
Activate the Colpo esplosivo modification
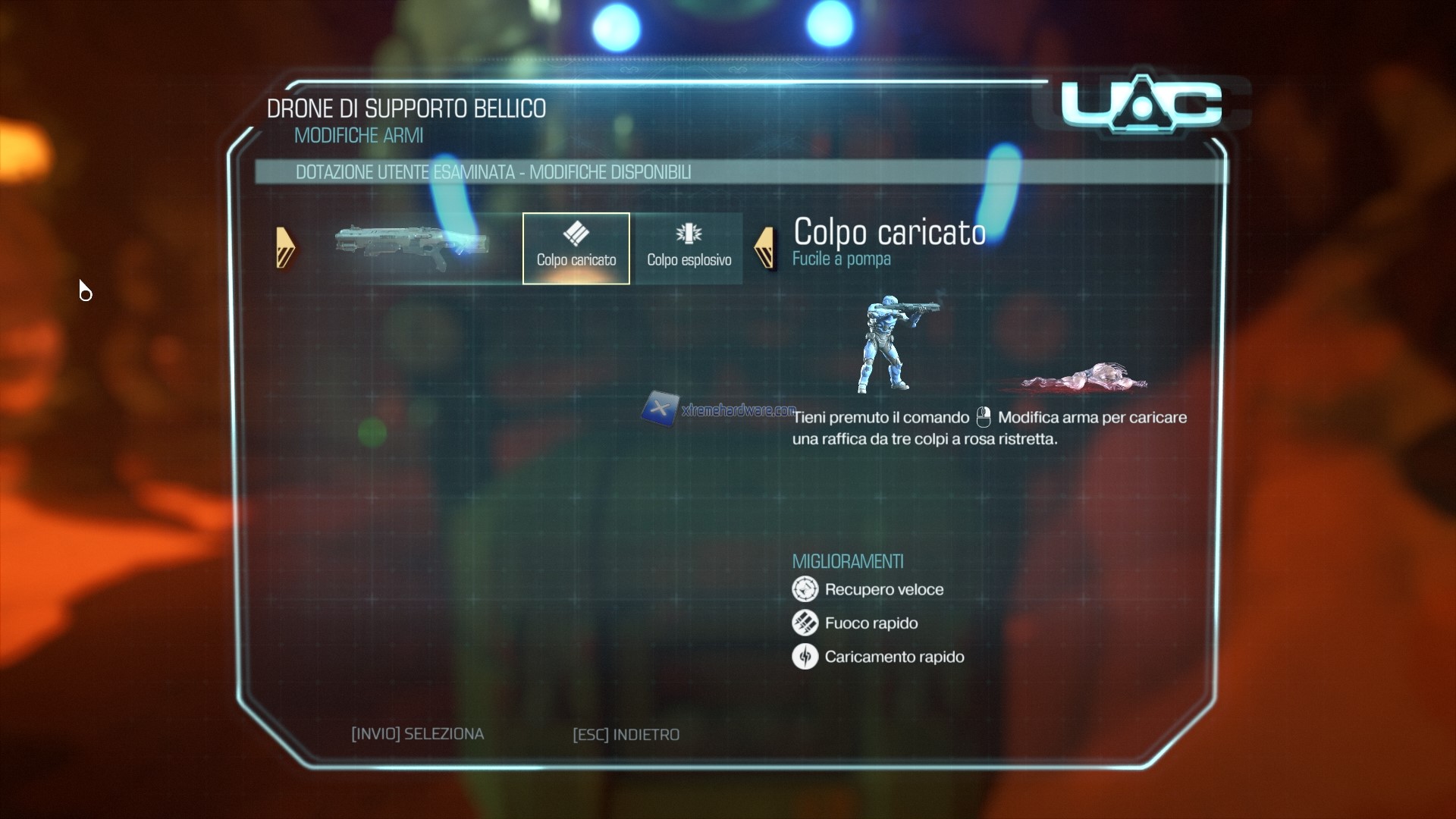click(689, 248)
